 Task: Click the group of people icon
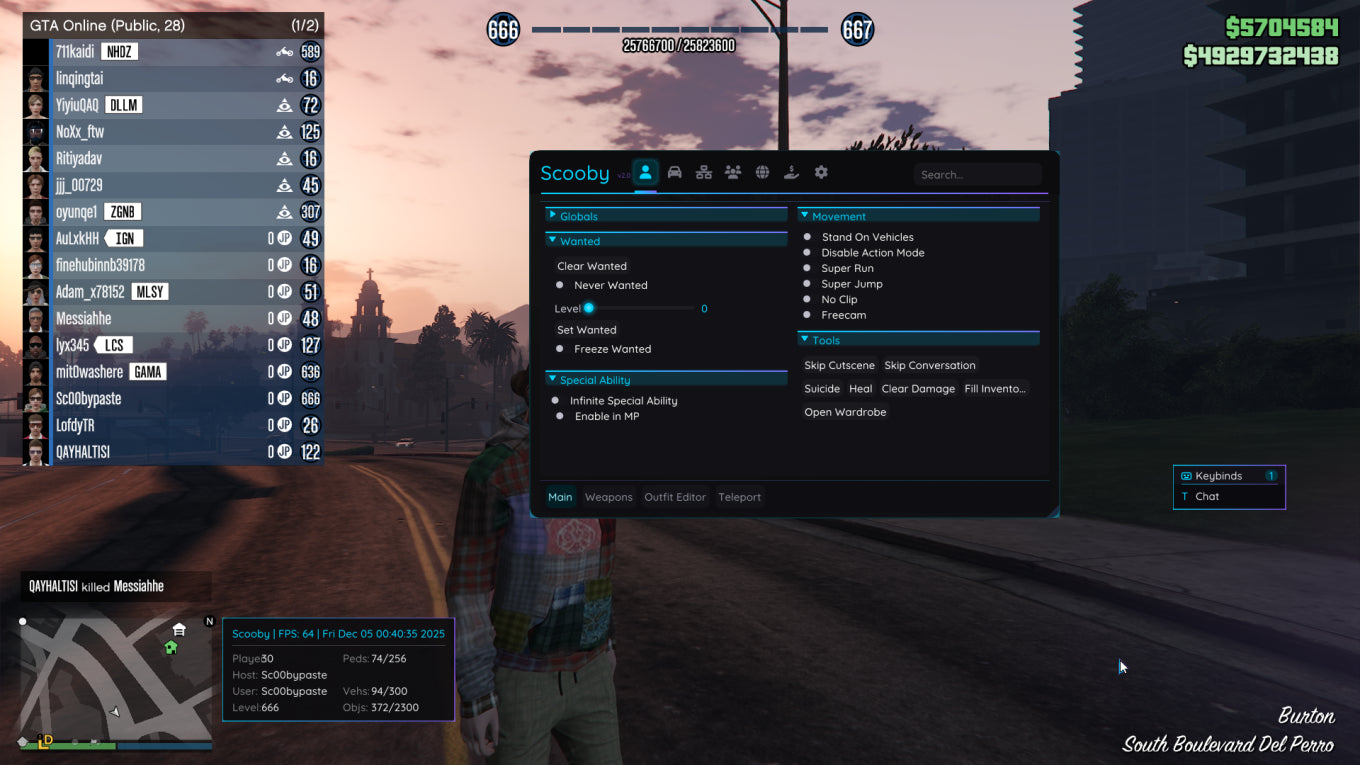point(733,173)
